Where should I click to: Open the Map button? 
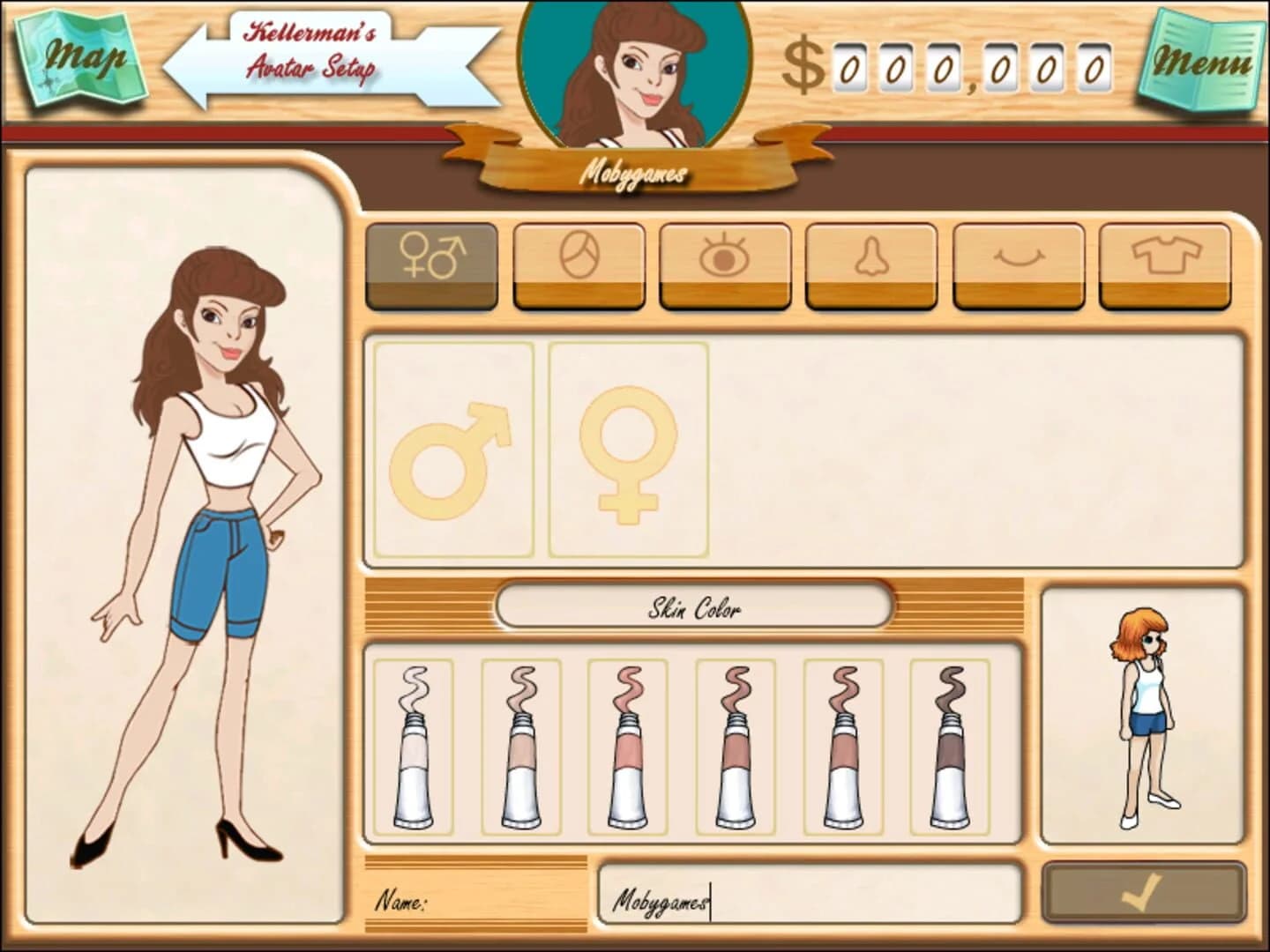coord(81,59)
